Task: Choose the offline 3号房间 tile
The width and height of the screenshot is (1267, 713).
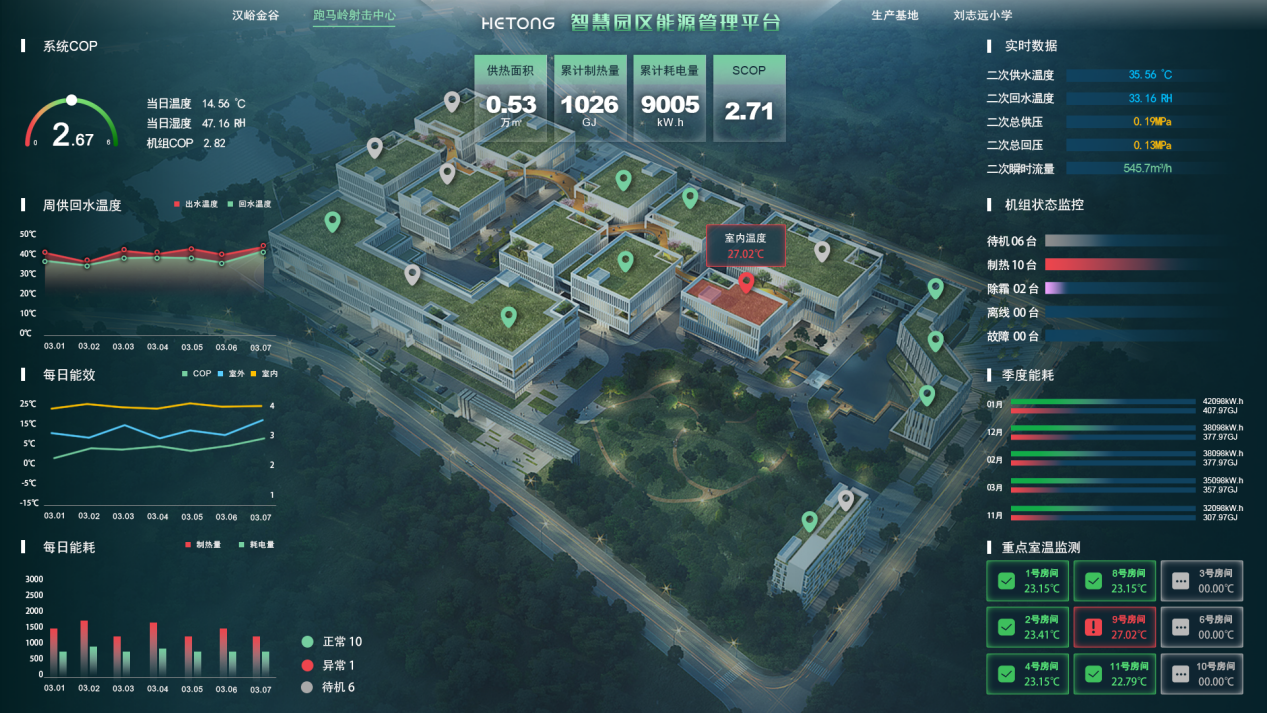Action: 1201,581
